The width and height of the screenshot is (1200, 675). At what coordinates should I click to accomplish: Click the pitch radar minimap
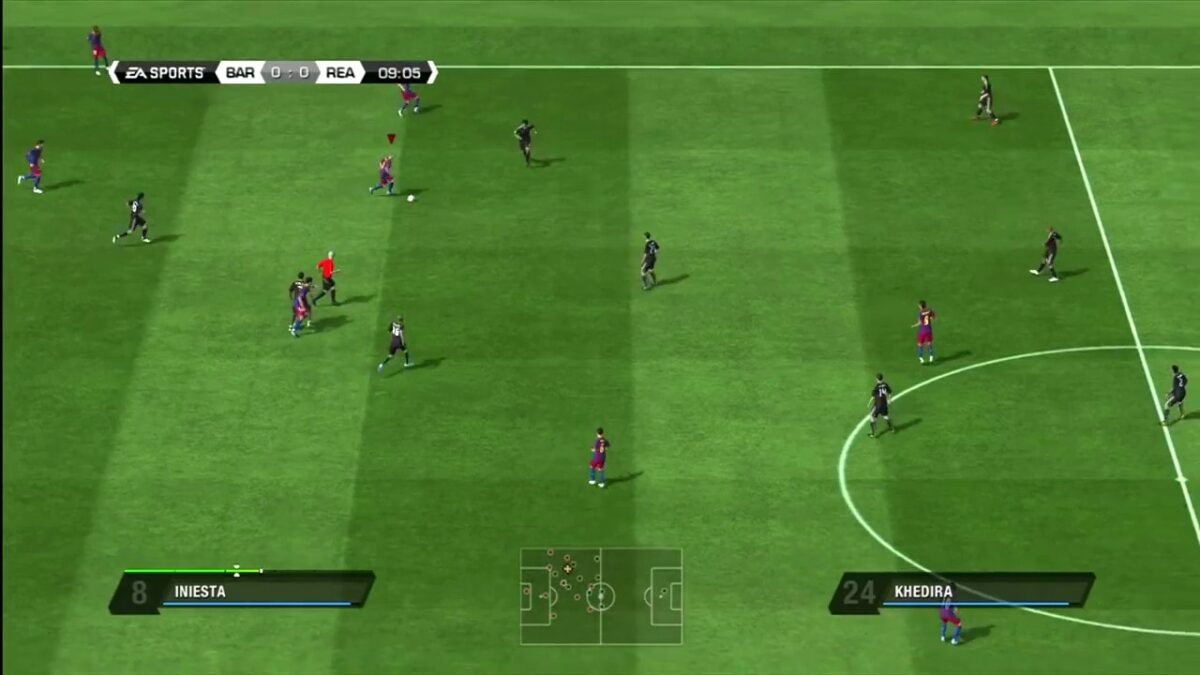point(601,596)
